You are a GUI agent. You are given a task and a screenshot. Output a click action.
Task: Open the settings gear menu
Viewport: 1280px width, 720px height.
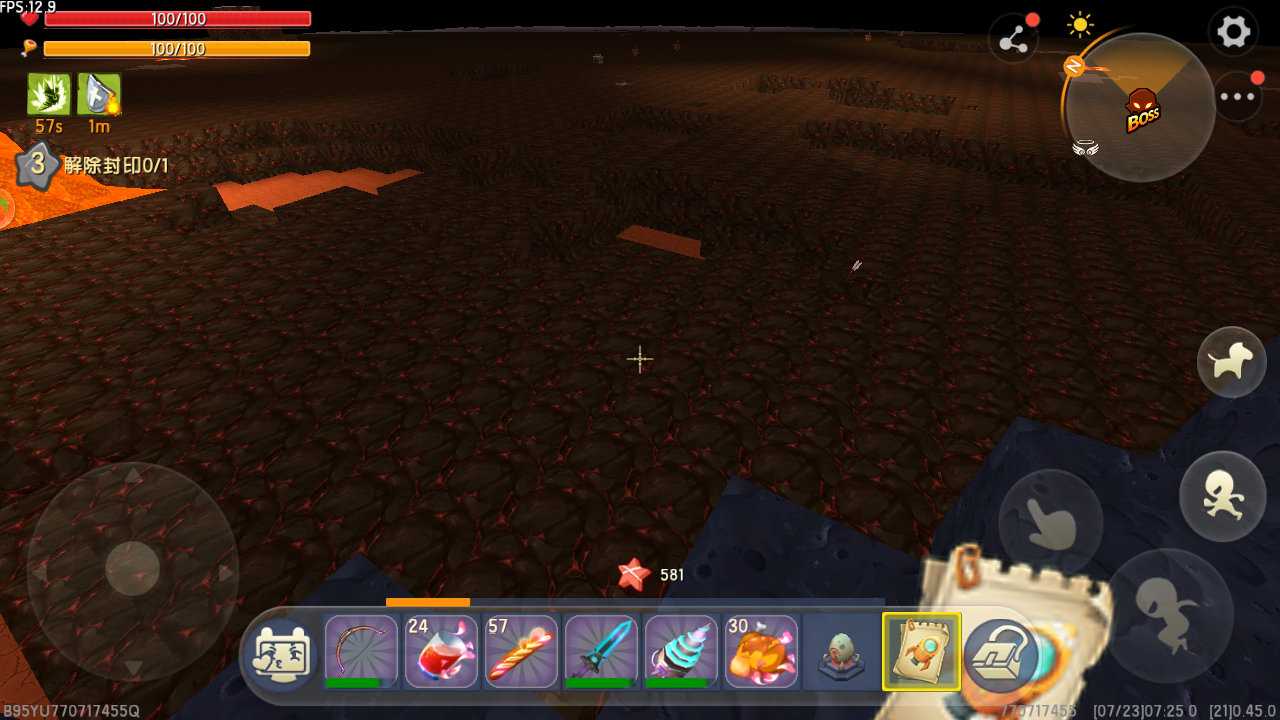click(x=1233, y=33)
